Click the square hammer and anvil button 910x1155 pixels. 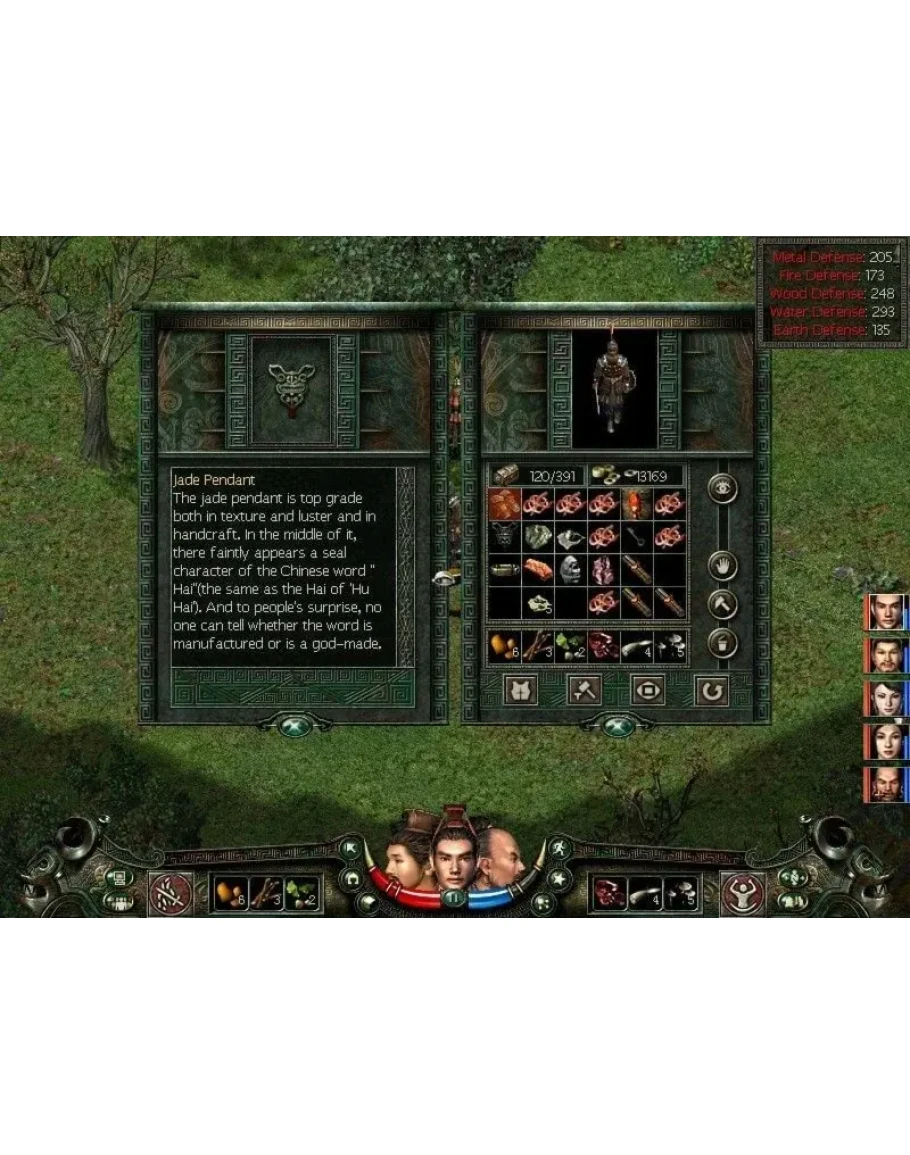tap(584, 690)
